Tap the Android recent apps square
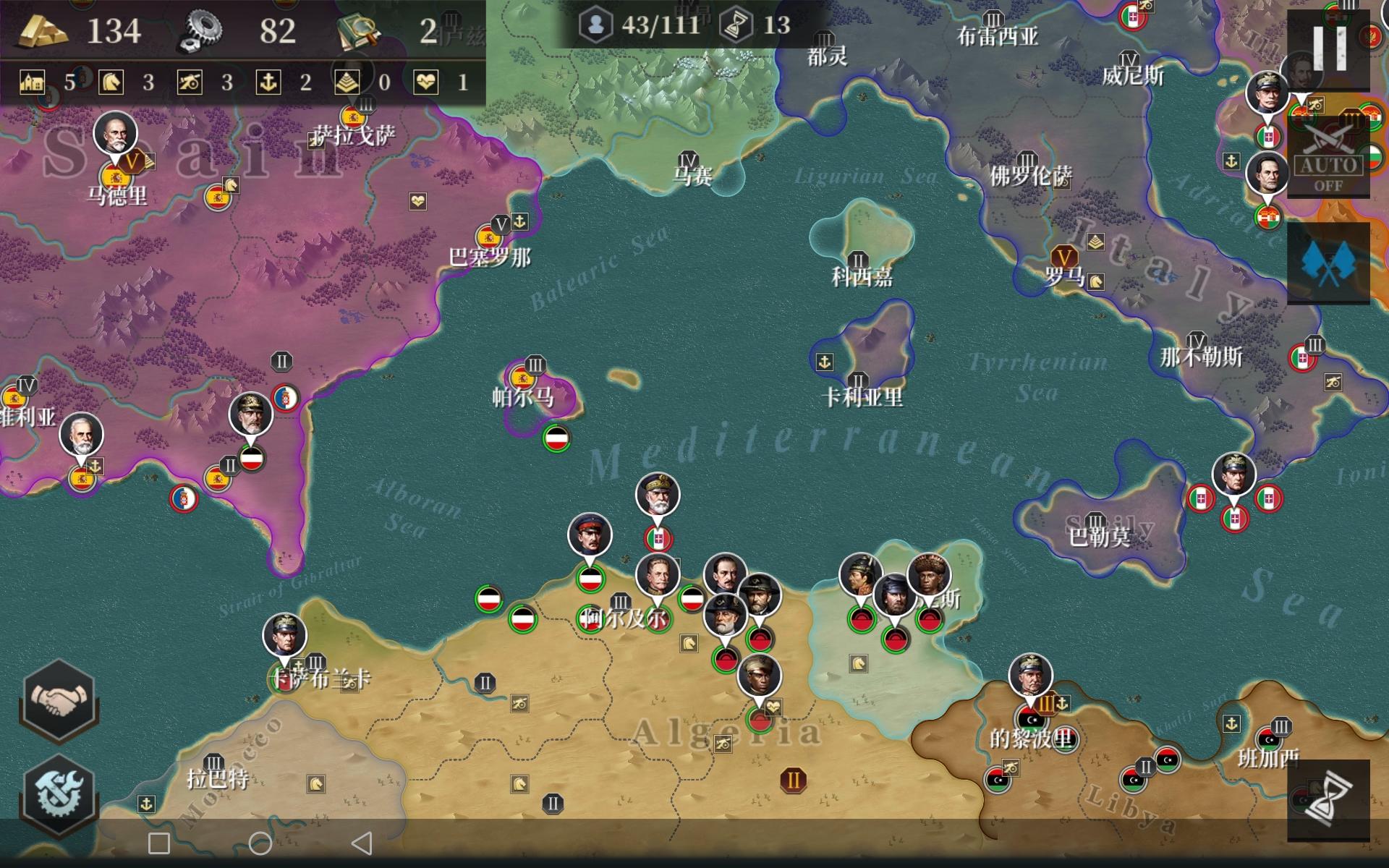This screenshot has height=868, width=1389. pos(159,843)
